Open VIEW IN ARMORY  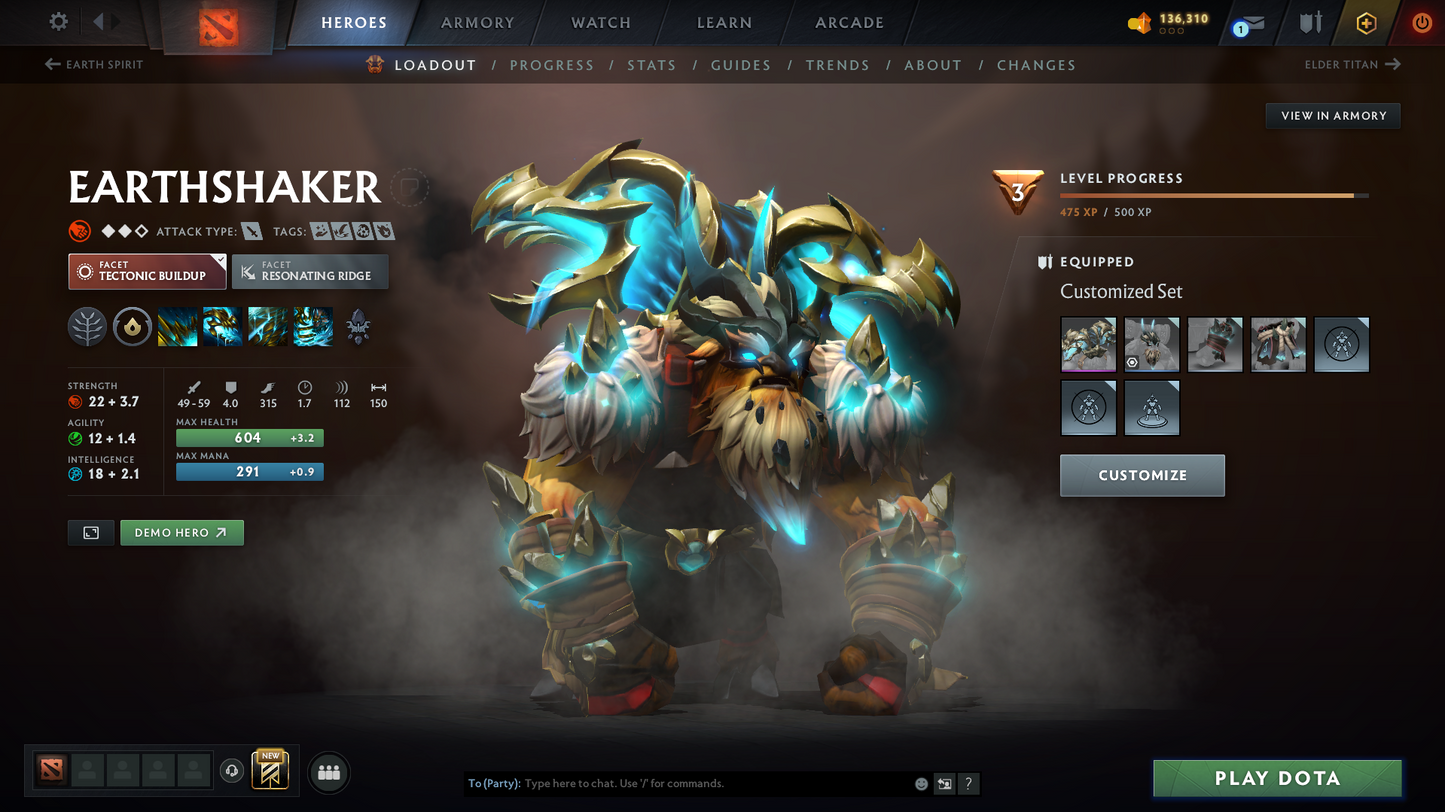point(1333,115)
